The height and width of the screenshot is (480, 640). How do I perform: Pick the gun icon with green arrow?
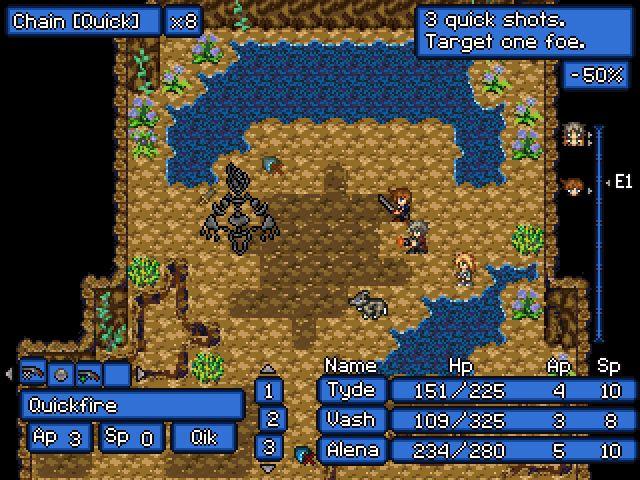(x=89, y=374)
